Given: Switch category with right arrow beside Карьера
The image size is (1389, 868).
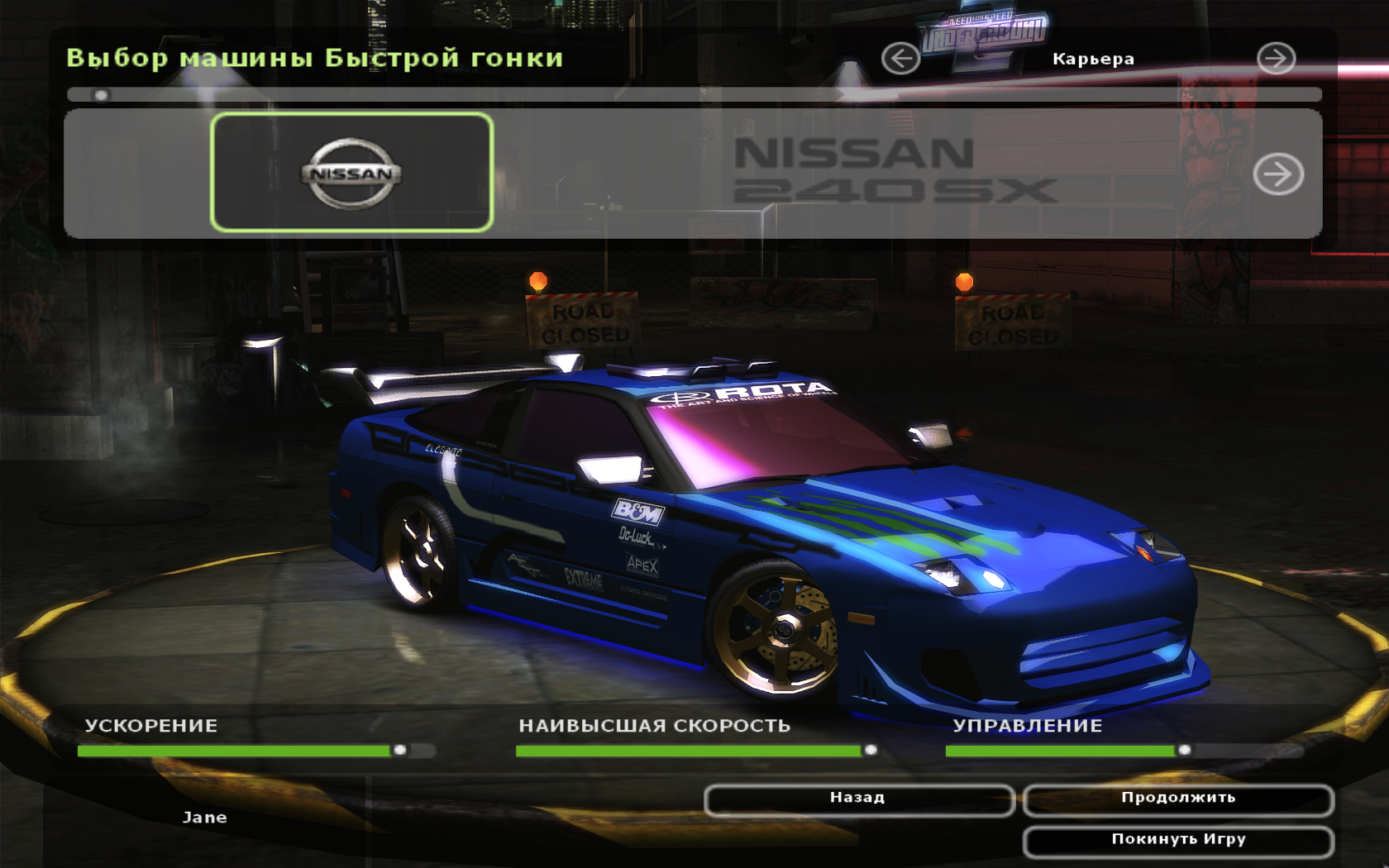Looking at the screenshot, I should point(1276,59).
